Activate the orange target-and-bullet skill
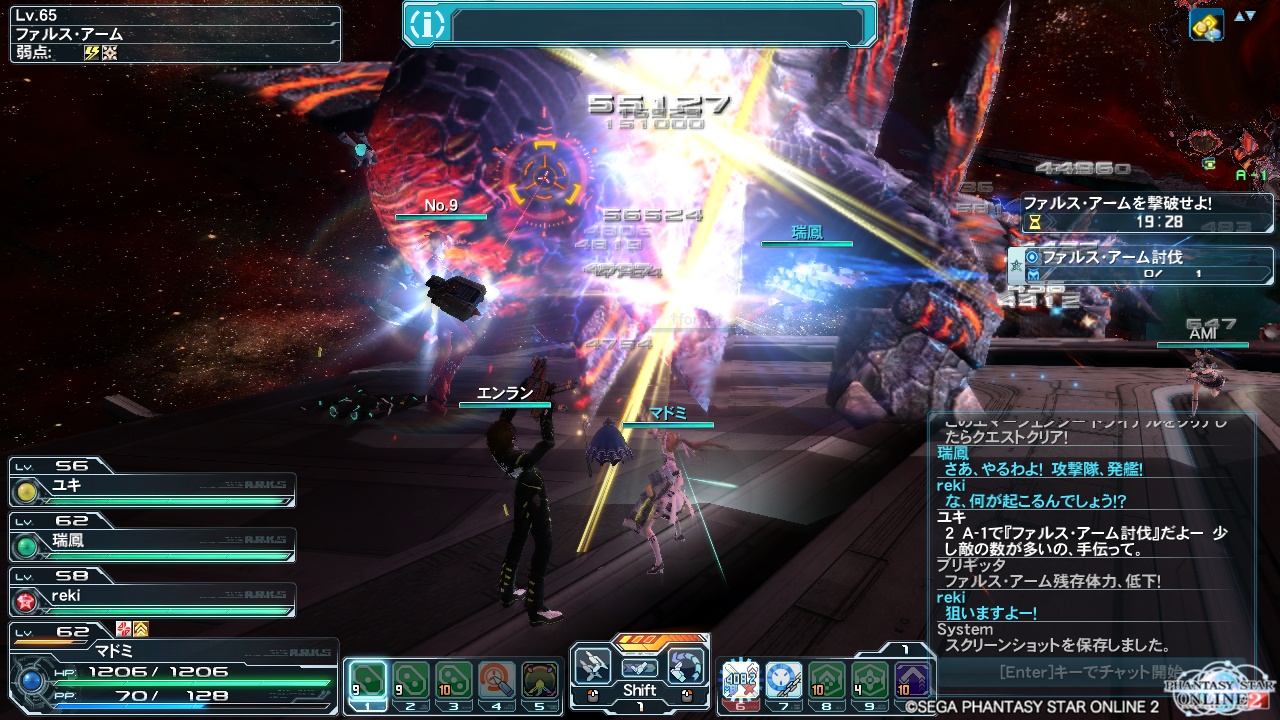Image resolution: width=1280 pixels, height=720 pixels. (x=497, y=680)
